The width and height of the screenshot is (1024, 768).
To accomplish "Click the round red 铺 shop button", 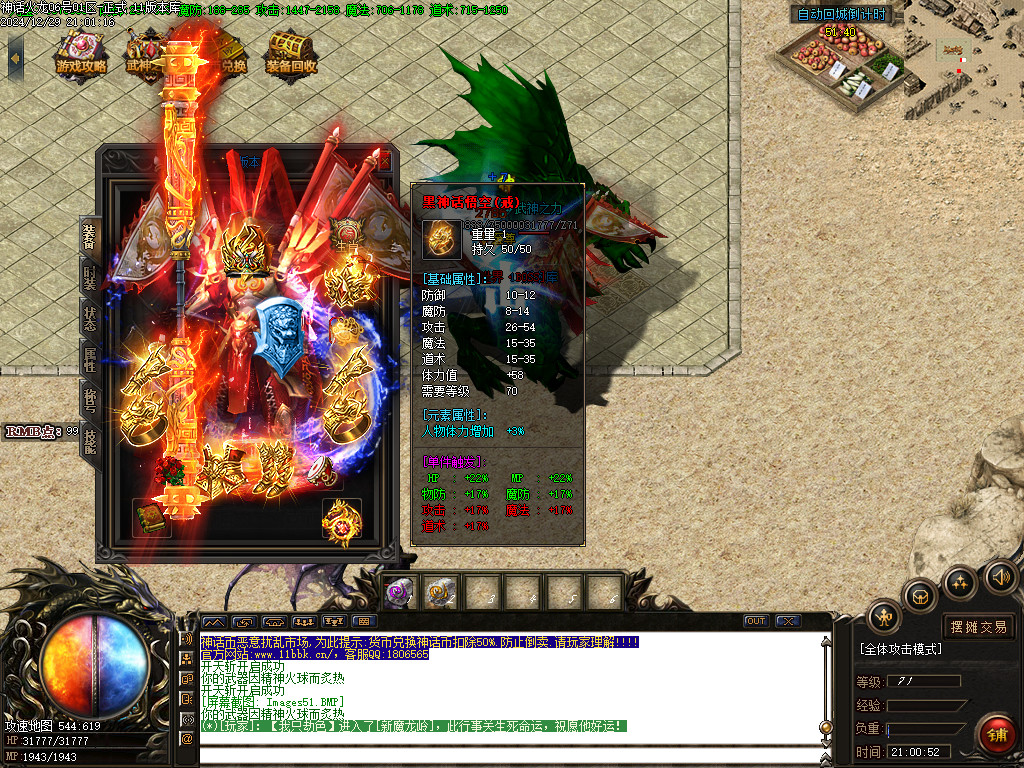I will (996, 735).
